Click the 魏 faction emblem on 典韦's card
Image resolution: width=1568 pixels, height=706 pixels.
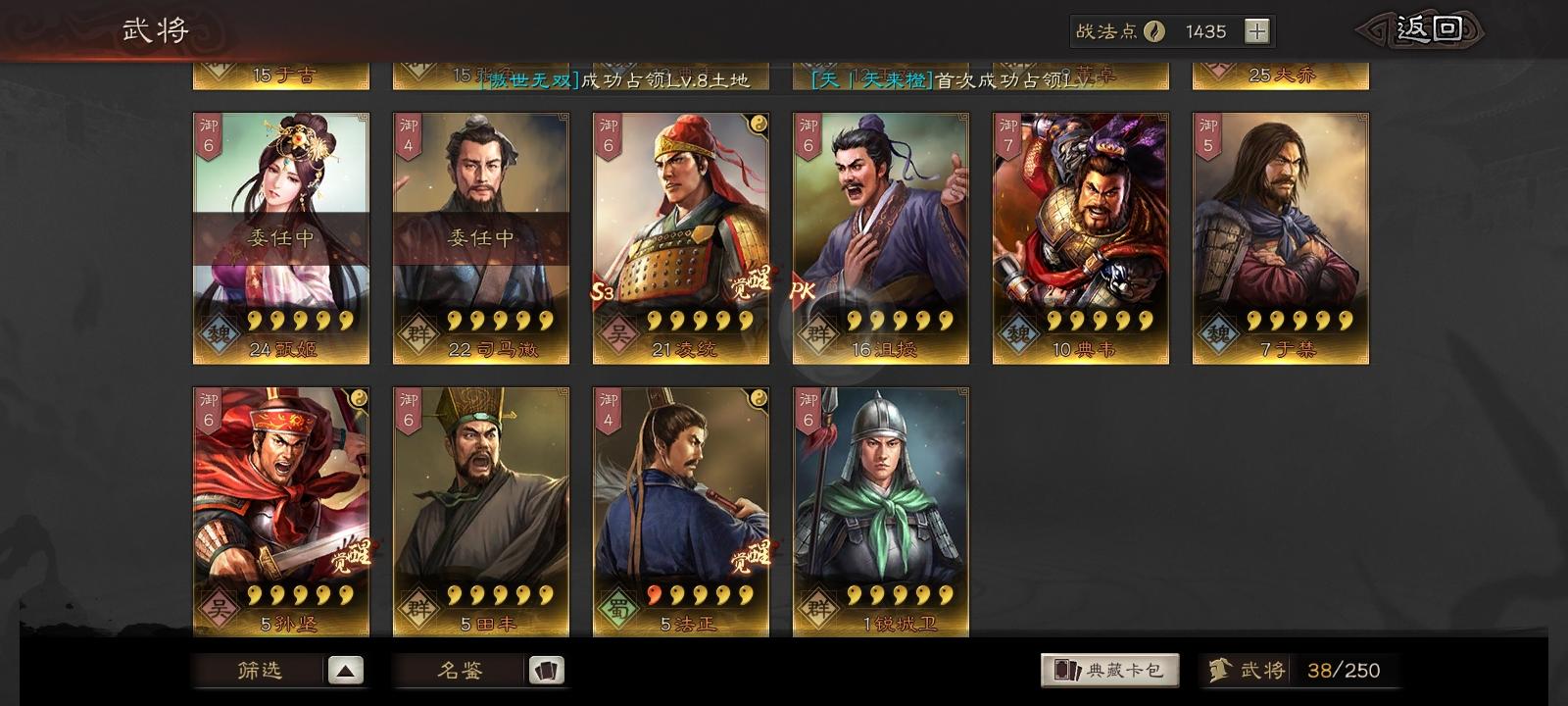[1019, 333]
